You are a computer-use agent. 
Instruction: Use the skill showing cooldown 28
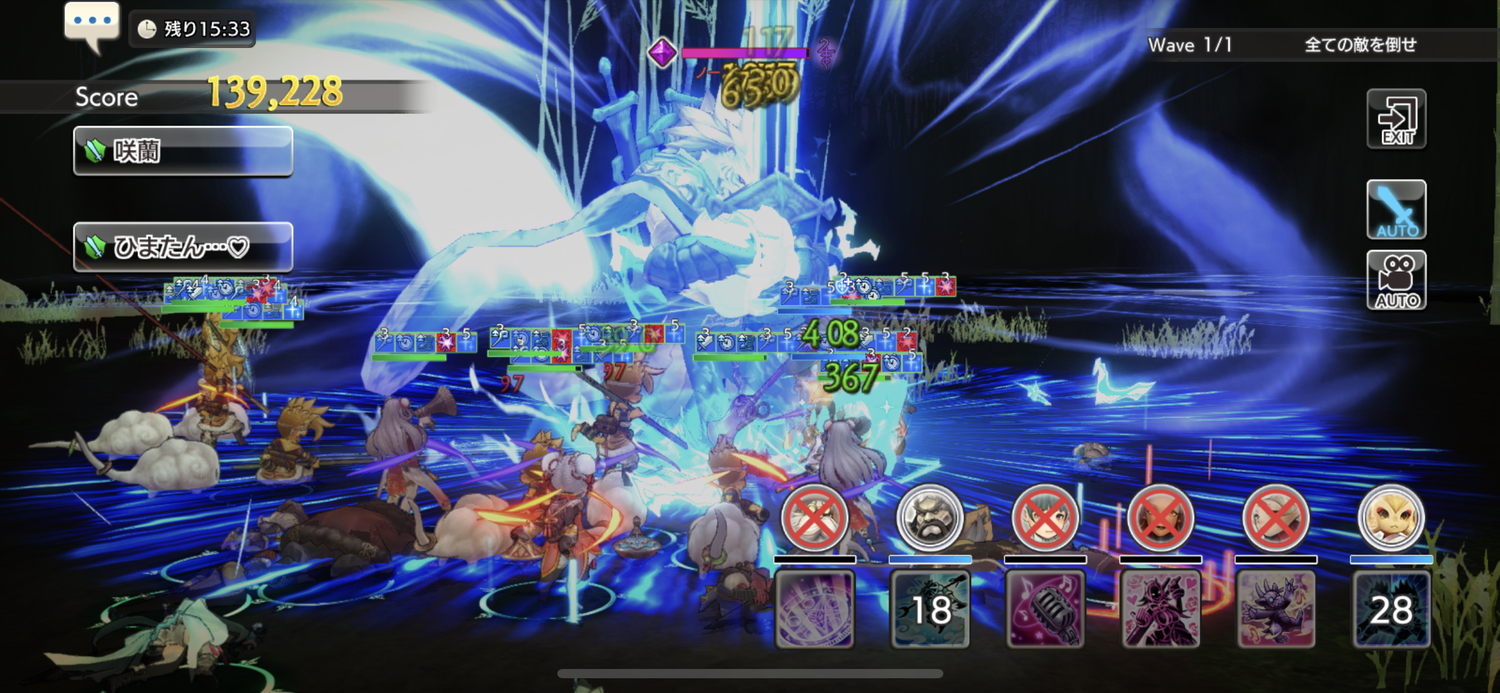pyautogui.click(x=1391, y=609)
